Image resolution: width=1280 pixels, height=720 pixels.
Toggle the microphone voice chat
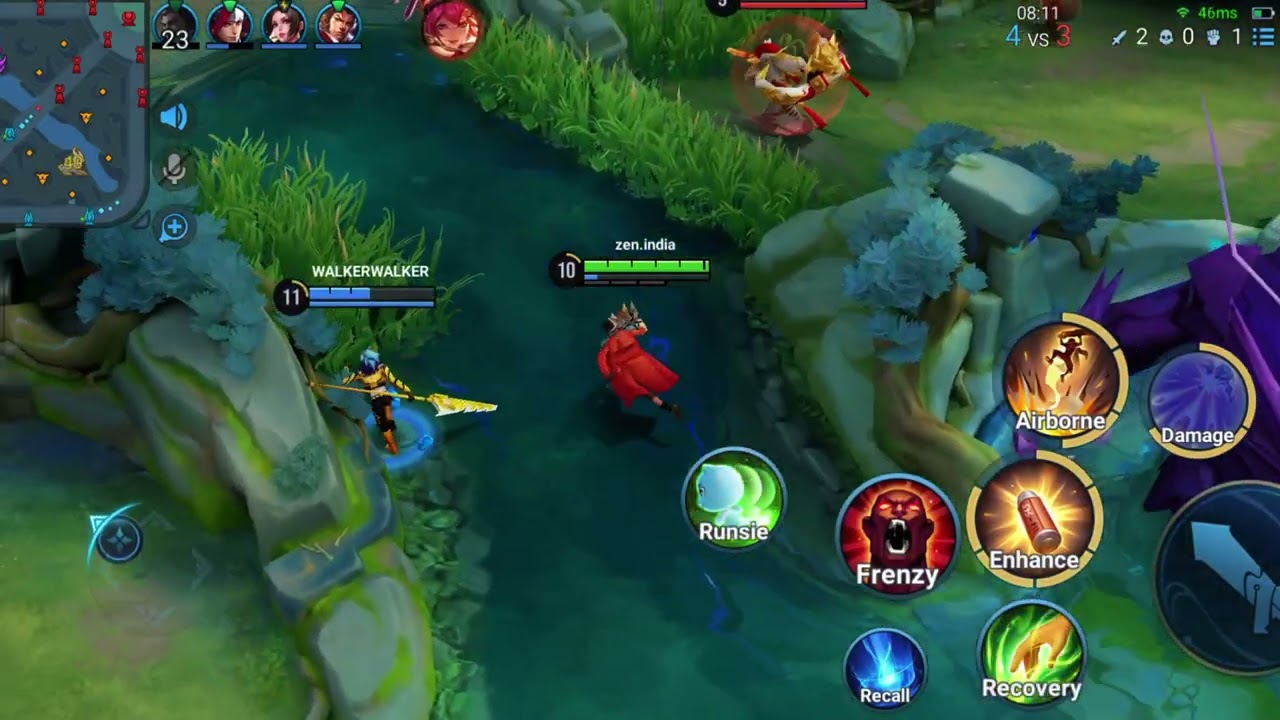174,169
